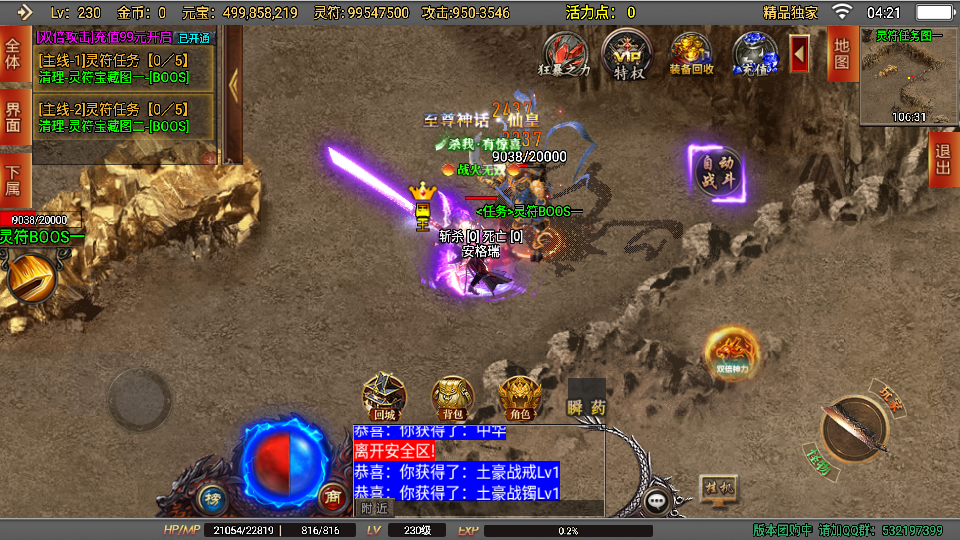This screenshot has height=540, width=960.
Task: Open the 充值 recharge shop
Action: click(755, 52)
